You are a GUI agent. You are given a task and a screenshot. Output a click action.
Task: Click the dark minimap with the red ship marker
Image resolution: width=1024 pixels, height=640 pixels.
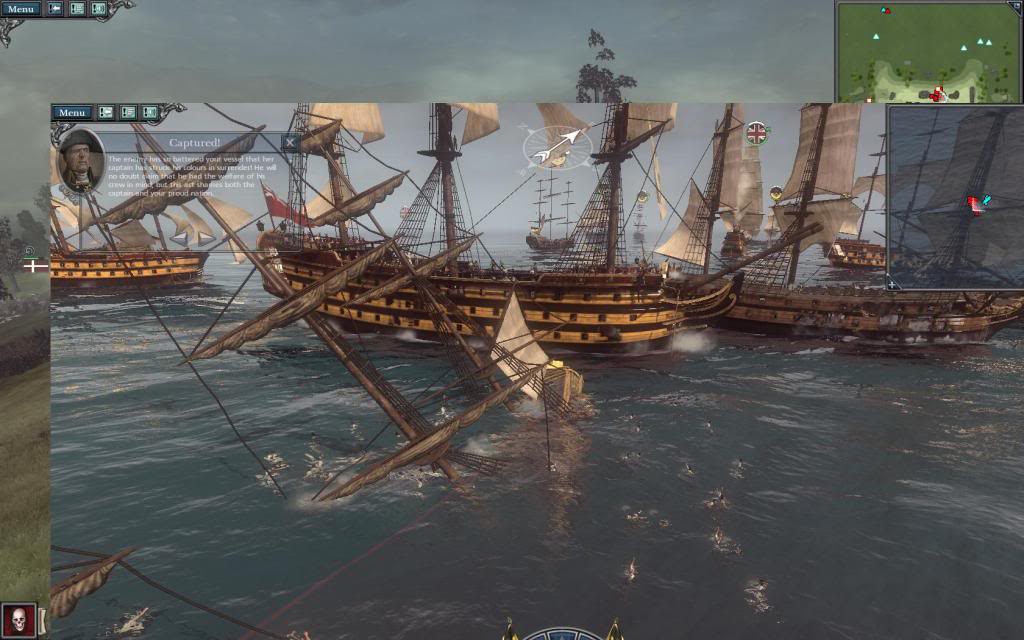click(x=955, y=197)
